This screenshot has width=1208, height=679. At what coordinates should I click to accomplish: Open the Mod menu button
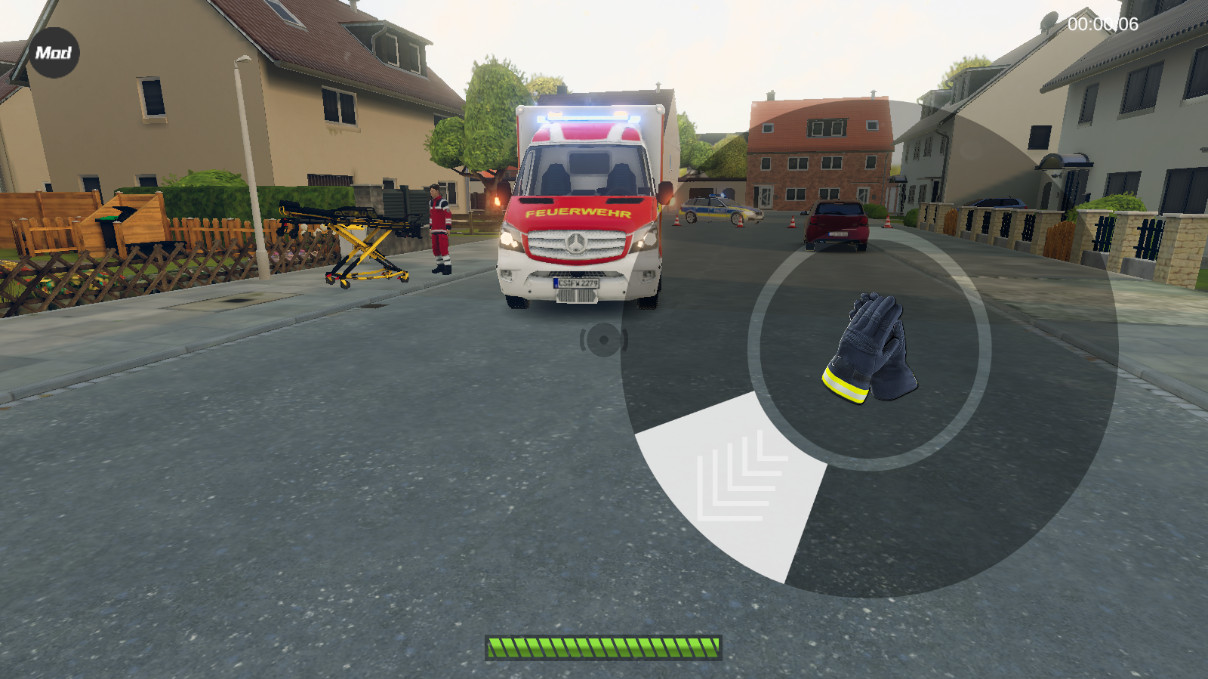[x=53, y=52]
